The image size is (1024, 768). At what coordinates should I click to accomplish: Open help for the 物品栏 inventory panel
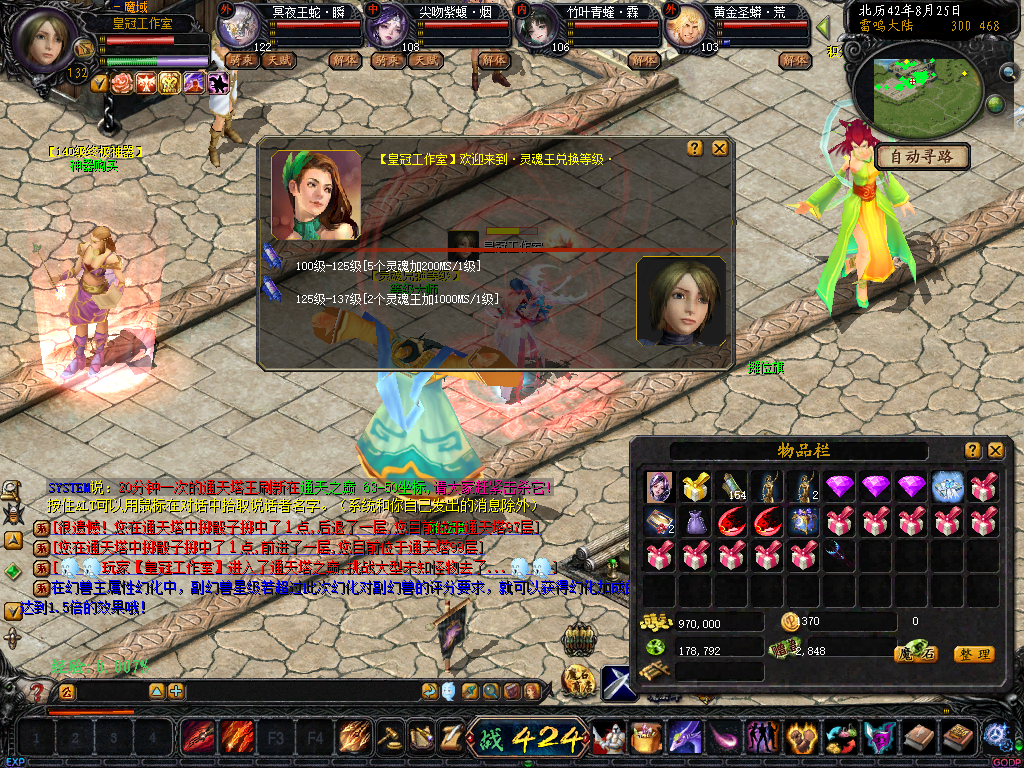pyautogui.click(x=972, y=450)
